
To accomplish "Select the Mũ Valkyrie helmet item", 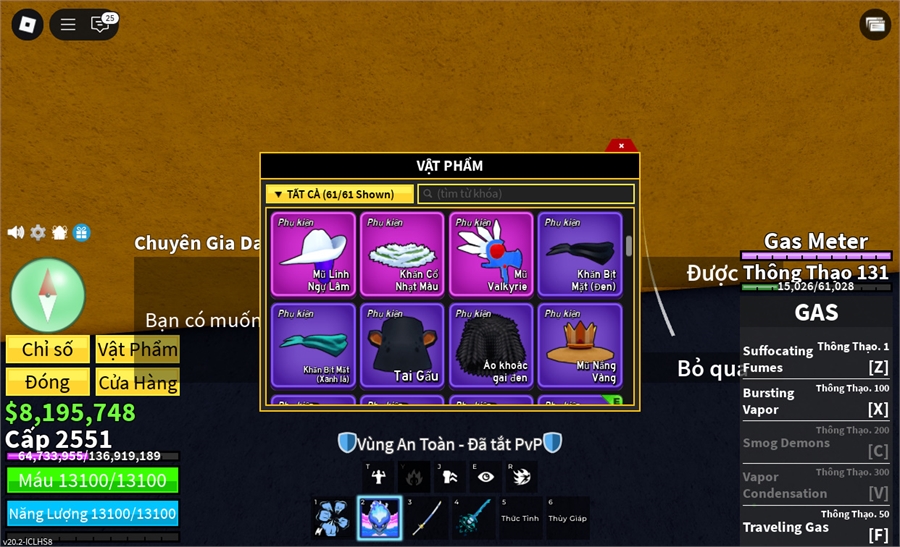I will click(x=492, y=254).
